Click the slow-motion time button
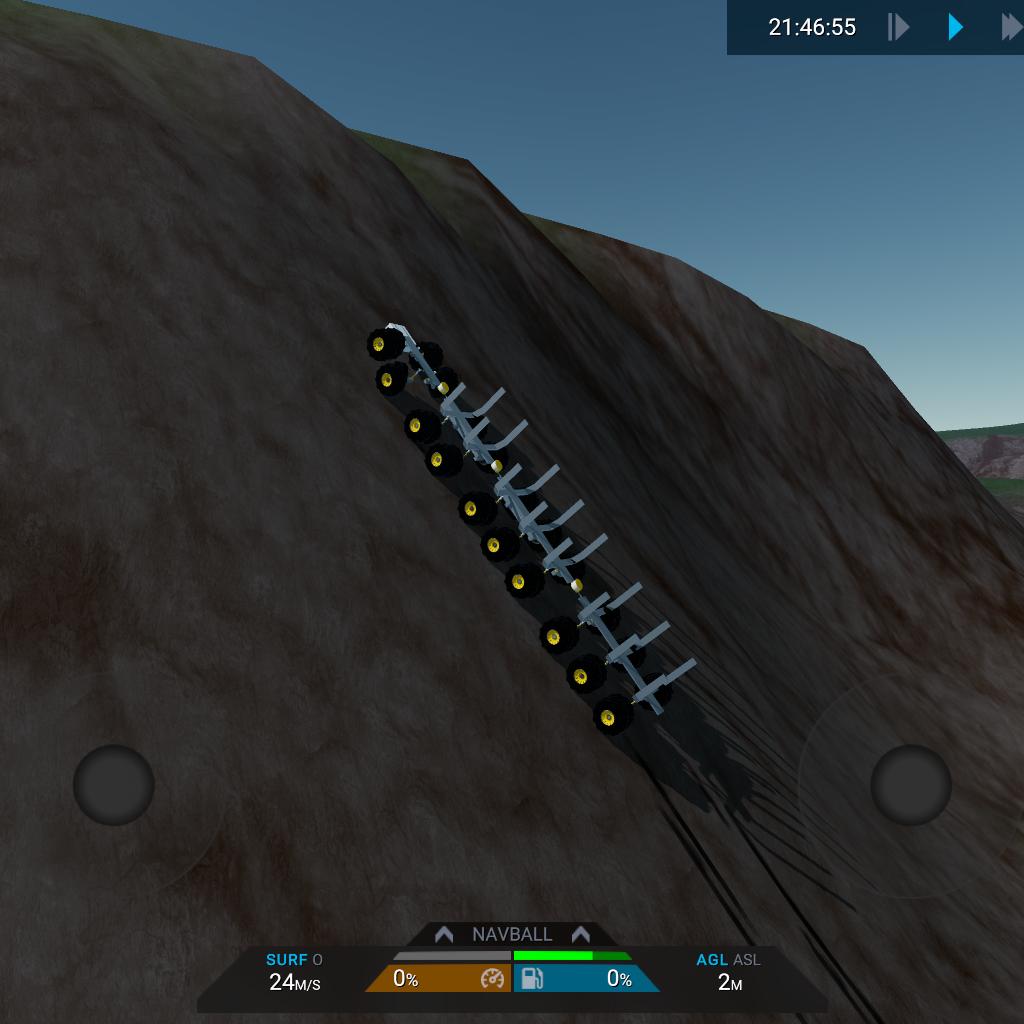Image resolution: width=1024 pixels, height=1024 pixels. pyautogui.click(x=898, y=27)
